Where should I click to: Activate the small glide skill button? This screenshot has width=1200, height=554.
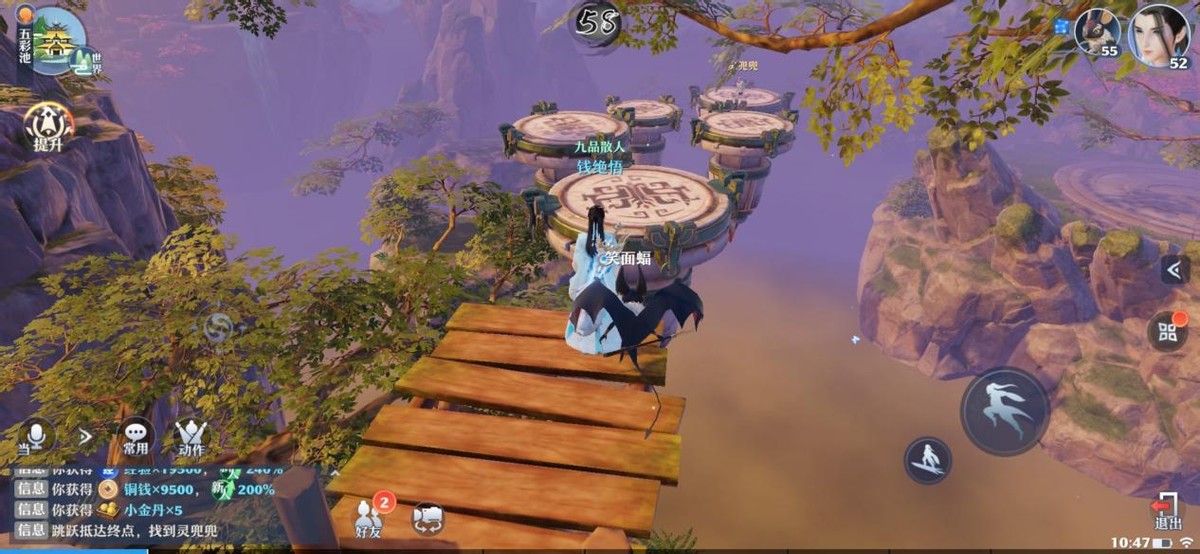[x=927, y=460]
